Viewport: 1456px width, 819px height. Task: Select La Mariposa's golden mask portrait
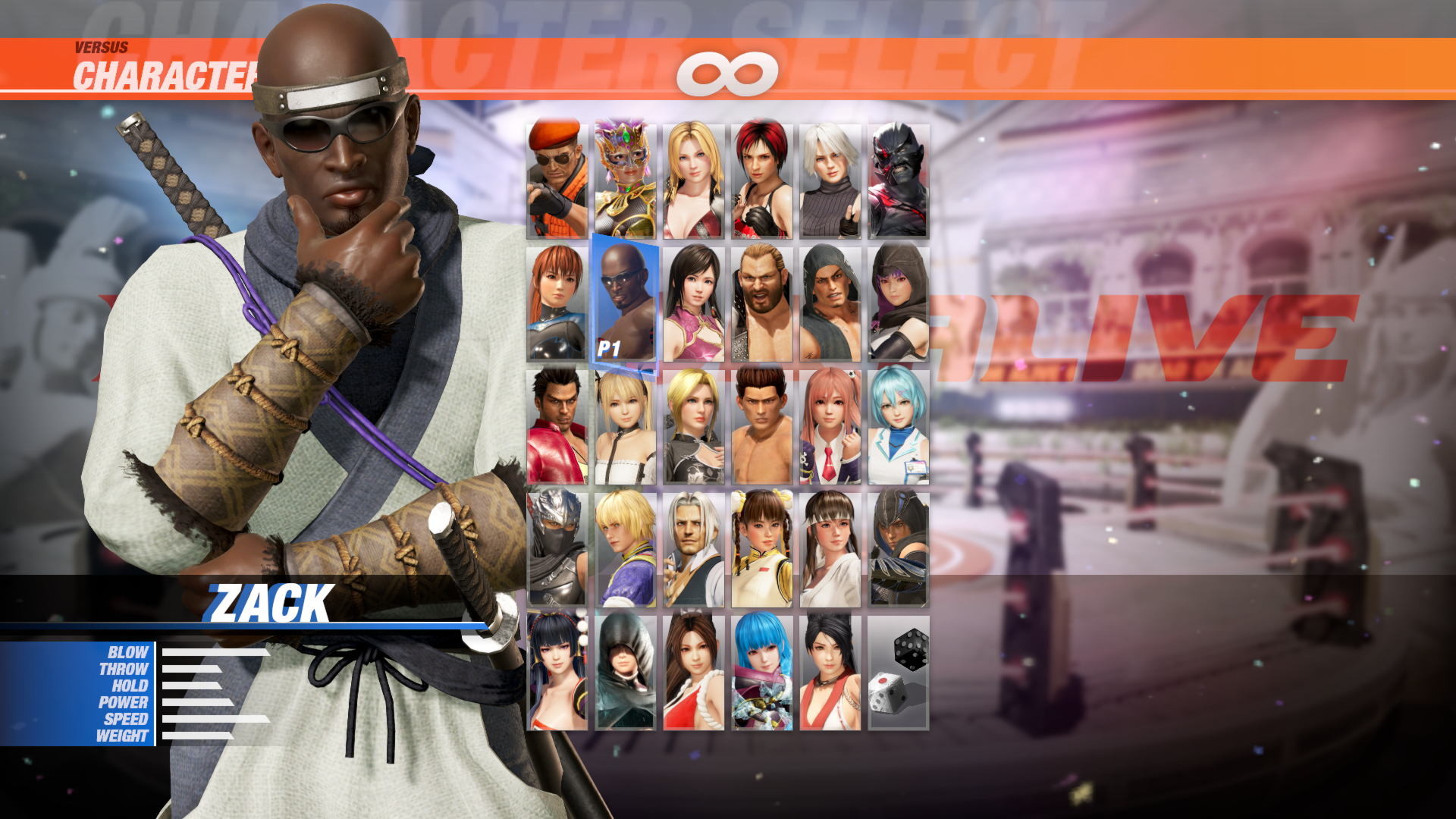626,178
